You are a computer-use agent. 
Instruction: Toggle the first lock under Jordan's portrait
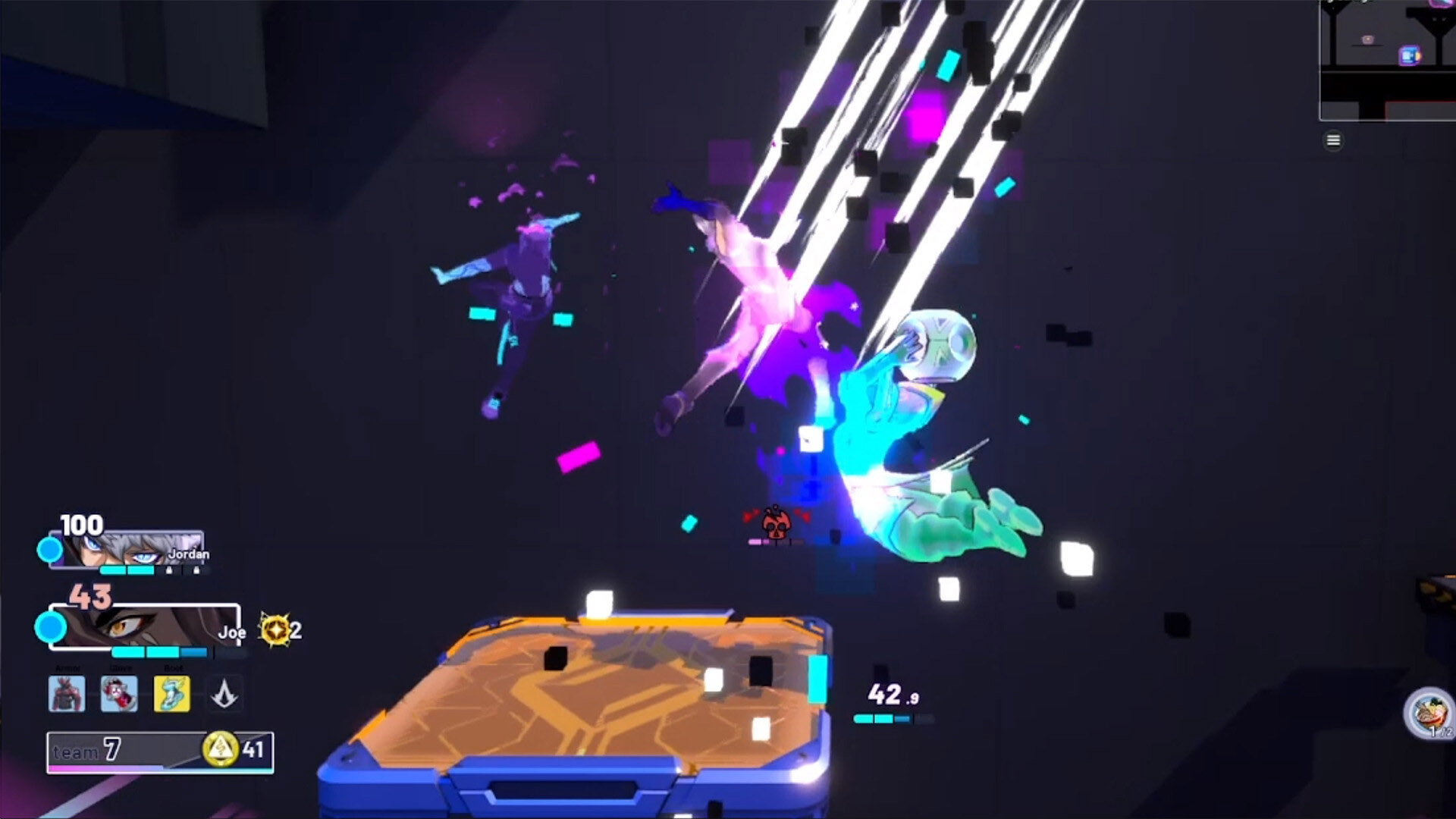170,570
